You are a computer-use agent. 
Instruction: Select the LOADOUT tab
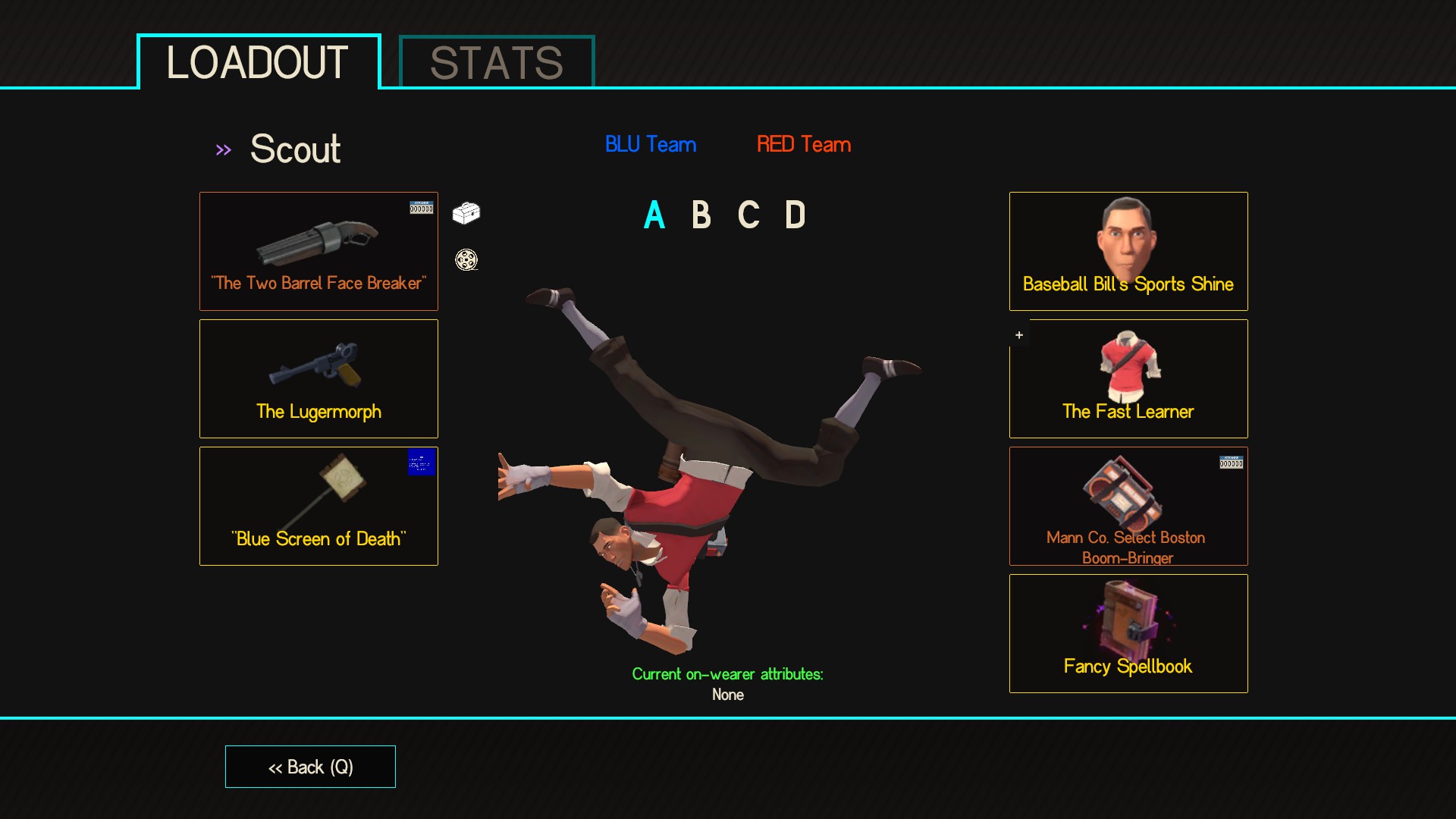click(258, 63)
